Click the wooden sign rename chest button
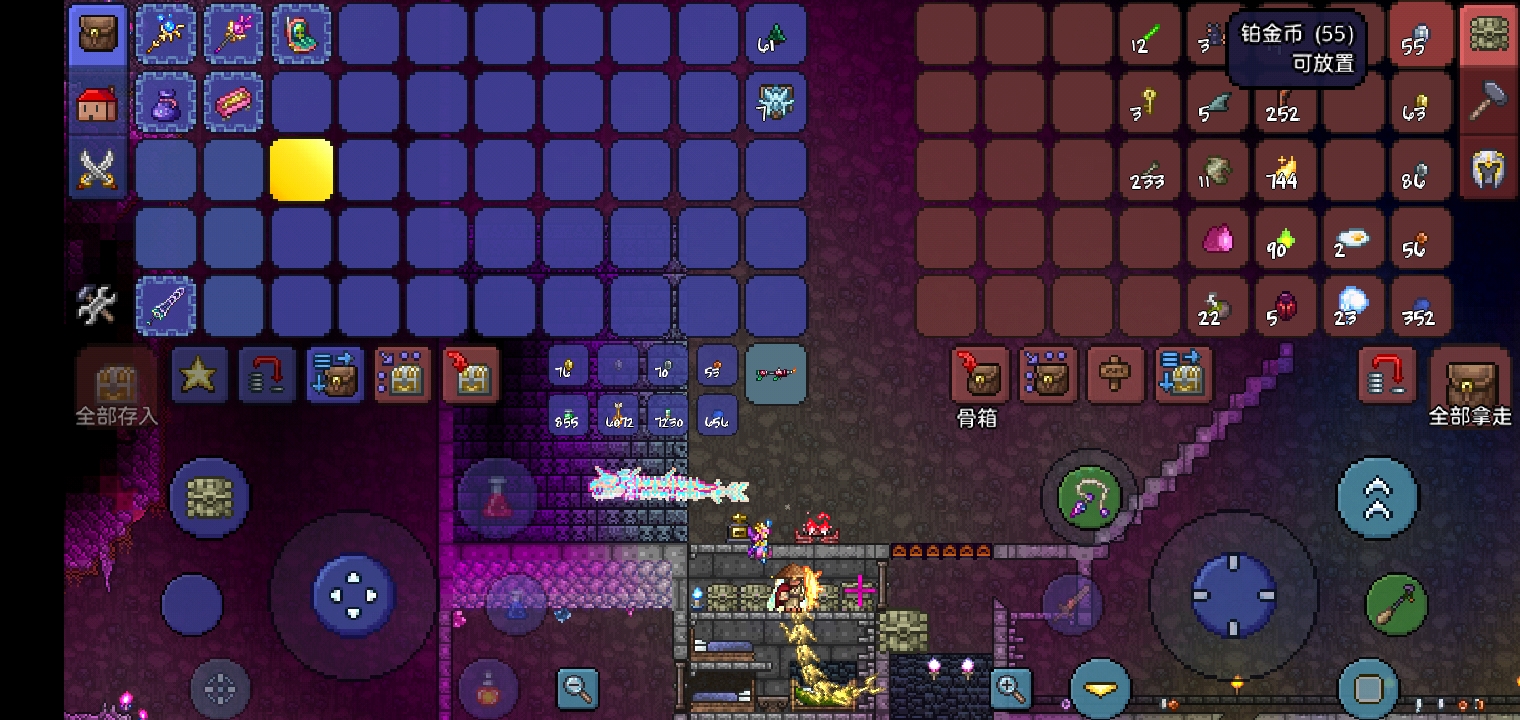The height and width of the screenshot is (720, 1520). [1115, 375]
